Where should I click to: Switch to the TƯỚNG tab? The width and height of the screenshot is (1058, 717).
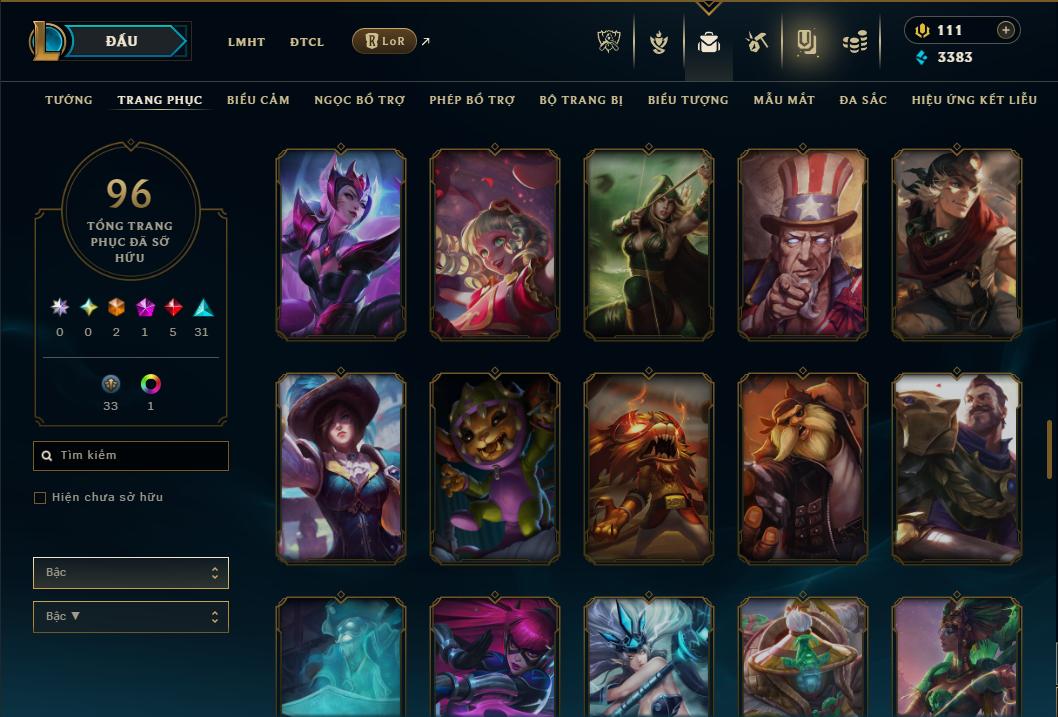(69, 100)
